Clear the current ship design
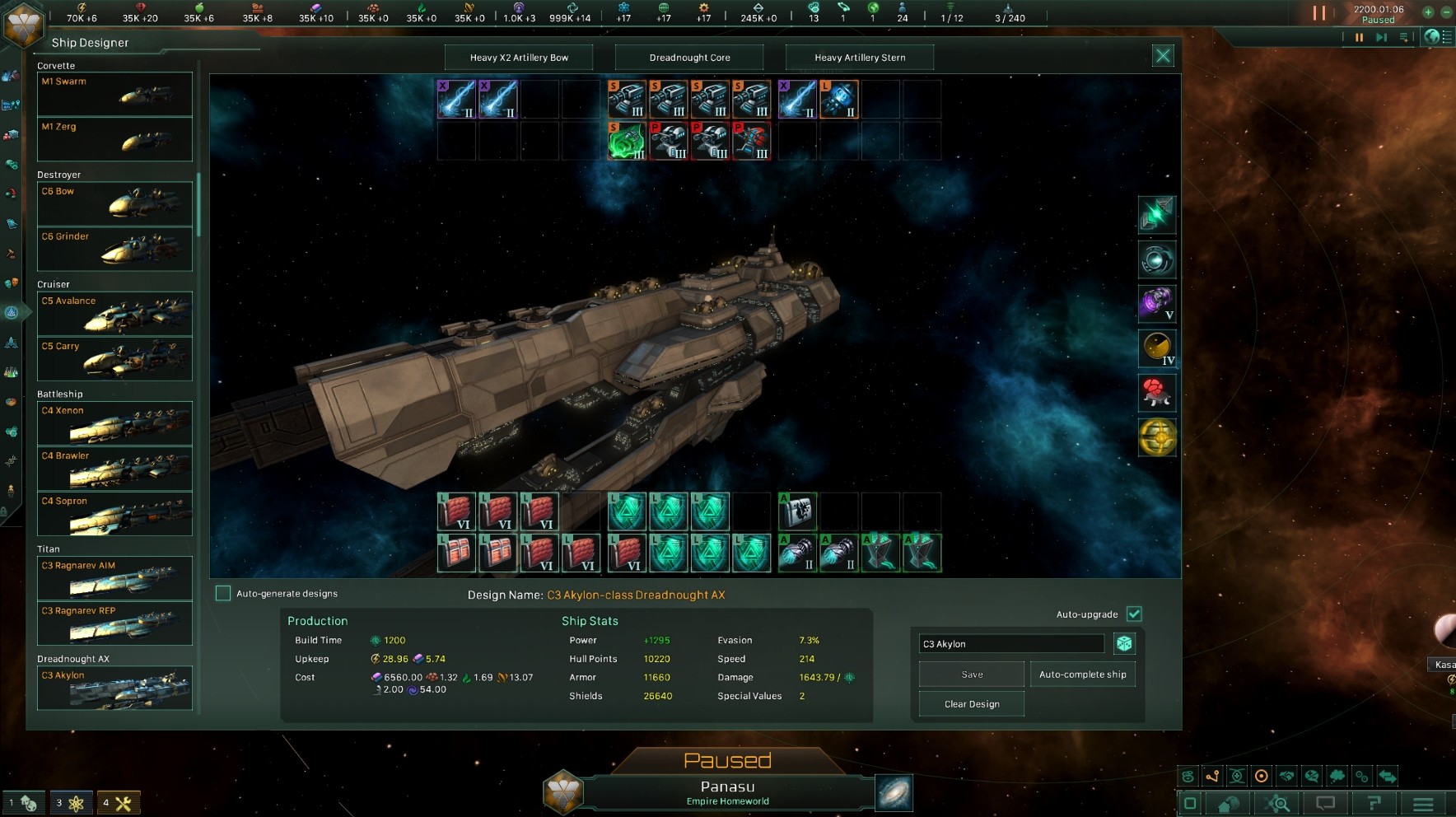 click(972, 704)
